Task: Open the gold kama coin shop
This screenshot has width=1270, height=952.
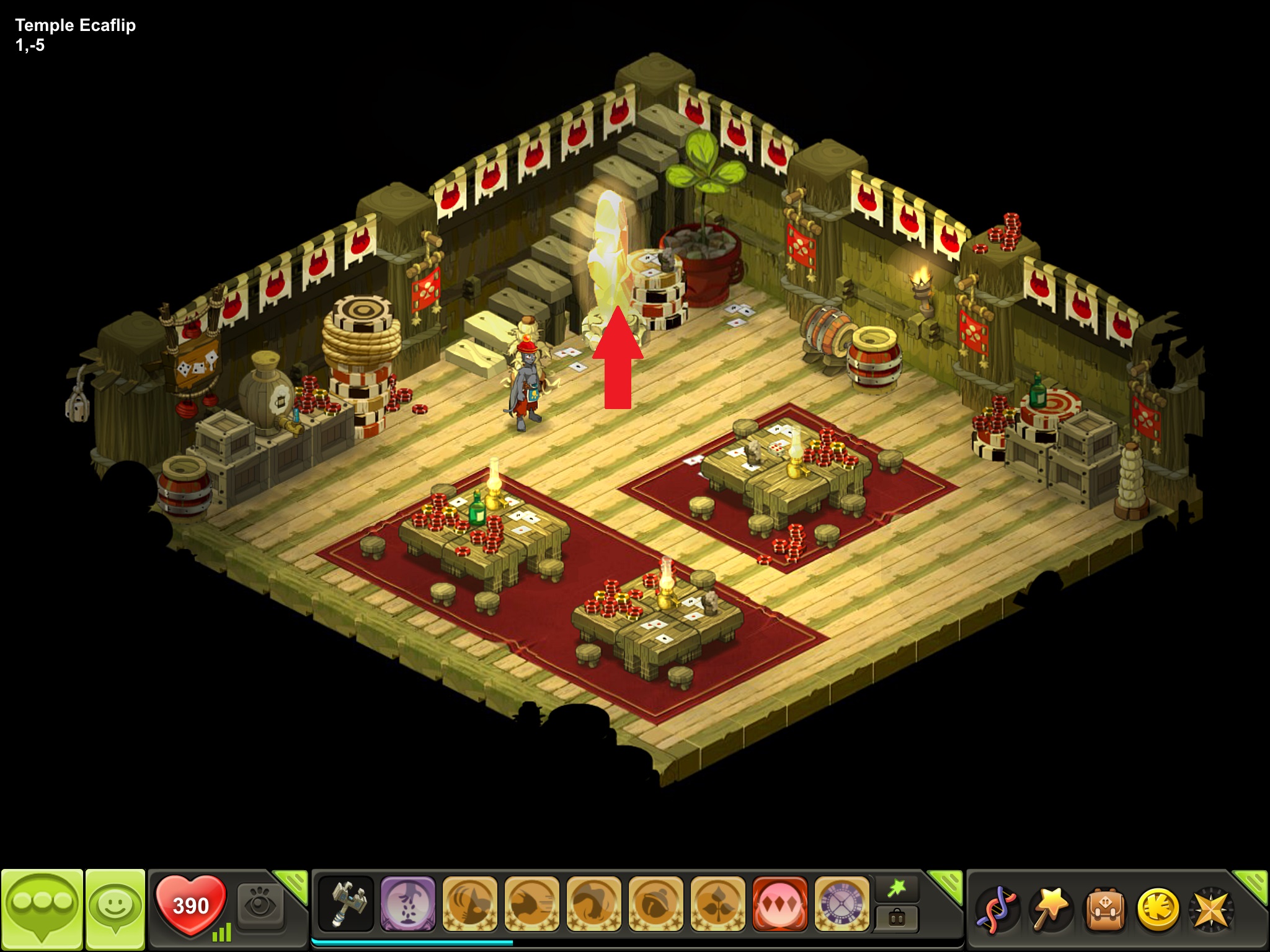Action: click(x=1158, y=909)
